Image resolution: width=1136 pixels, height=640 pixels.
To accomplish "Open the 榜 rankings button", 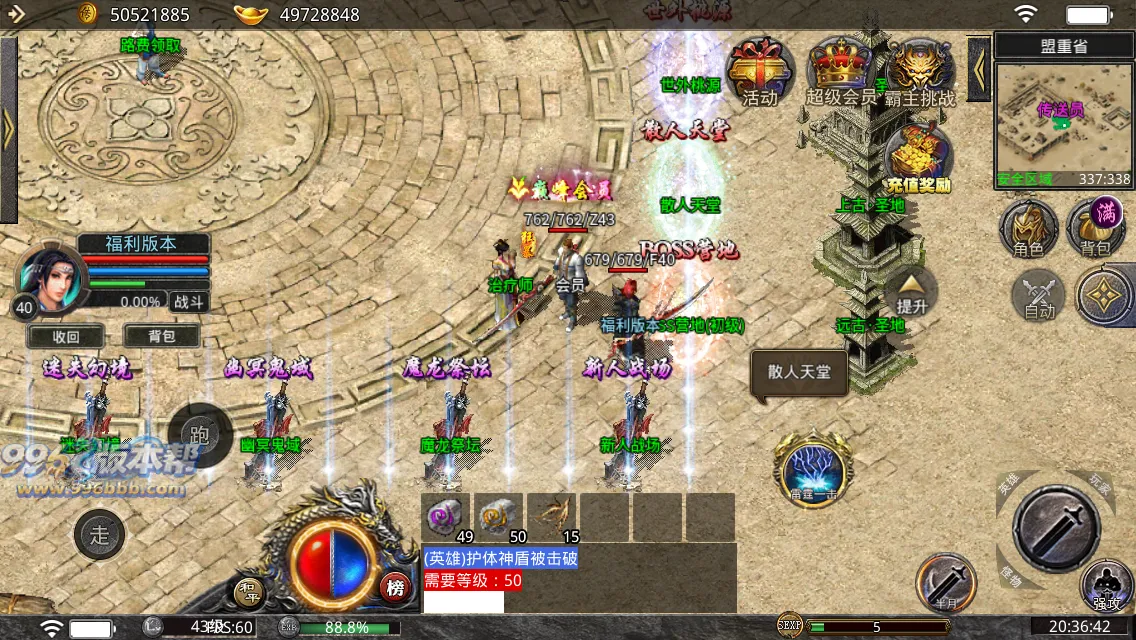I will 395,588.
